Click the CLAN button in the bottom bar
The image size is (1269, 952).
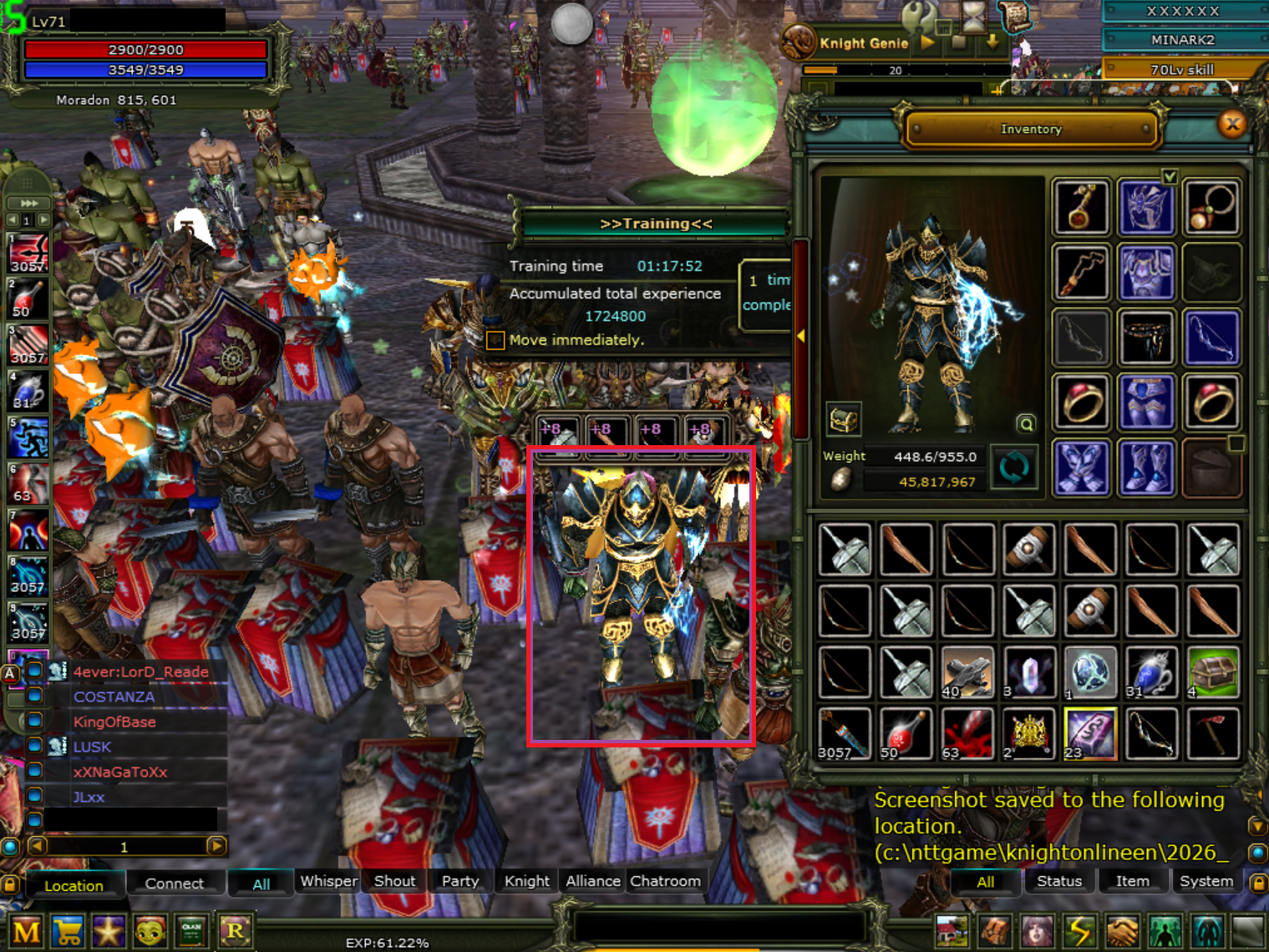coord(192,929)
